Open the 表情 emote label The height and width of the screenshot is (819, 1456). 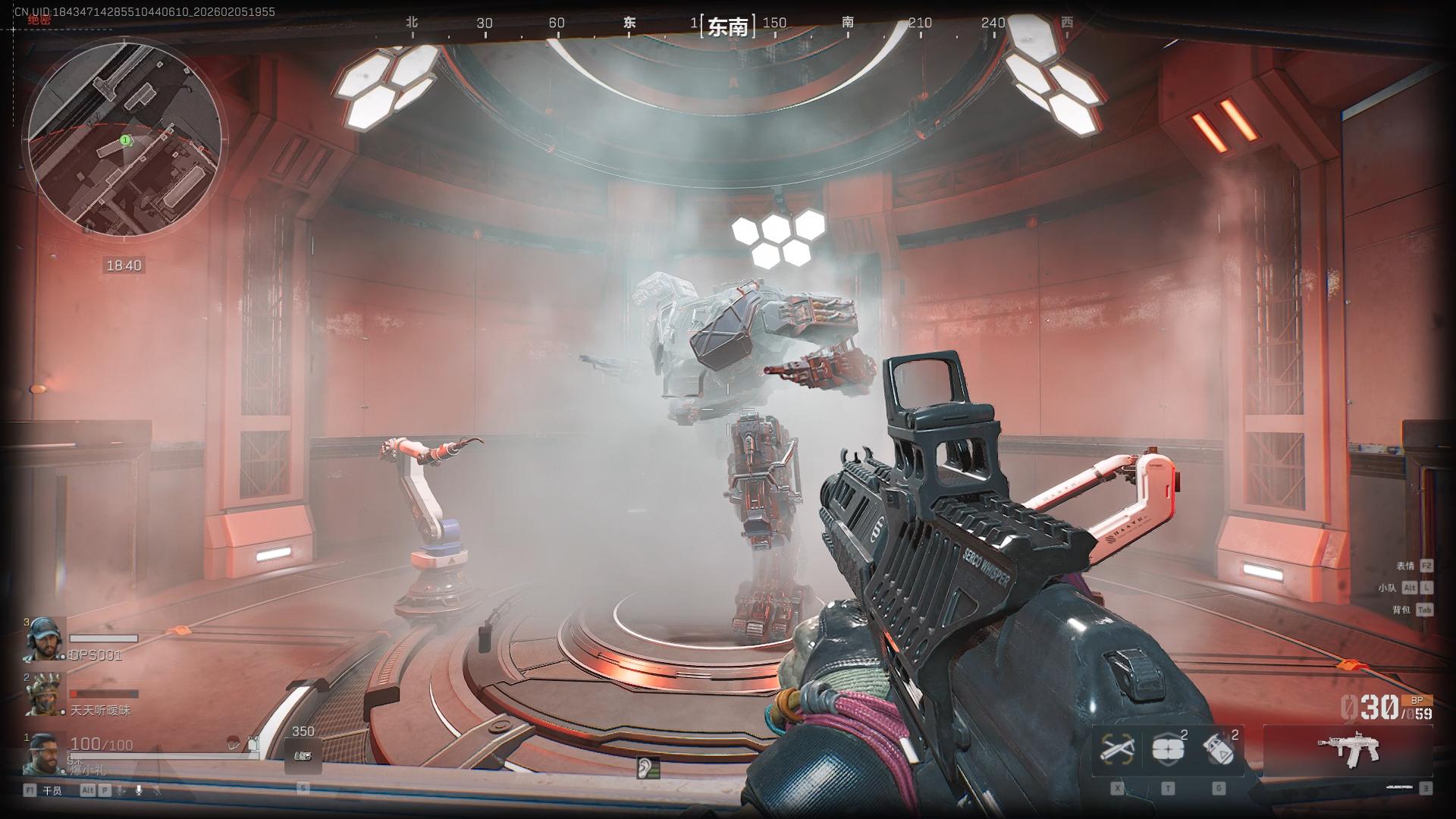(x=1405, y=566)
